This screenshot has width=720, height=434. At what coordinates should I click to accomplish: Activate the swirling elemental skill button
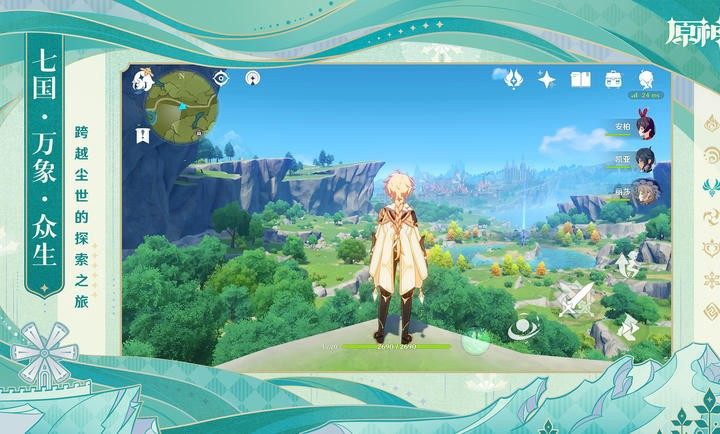click(x=522, y=326)
